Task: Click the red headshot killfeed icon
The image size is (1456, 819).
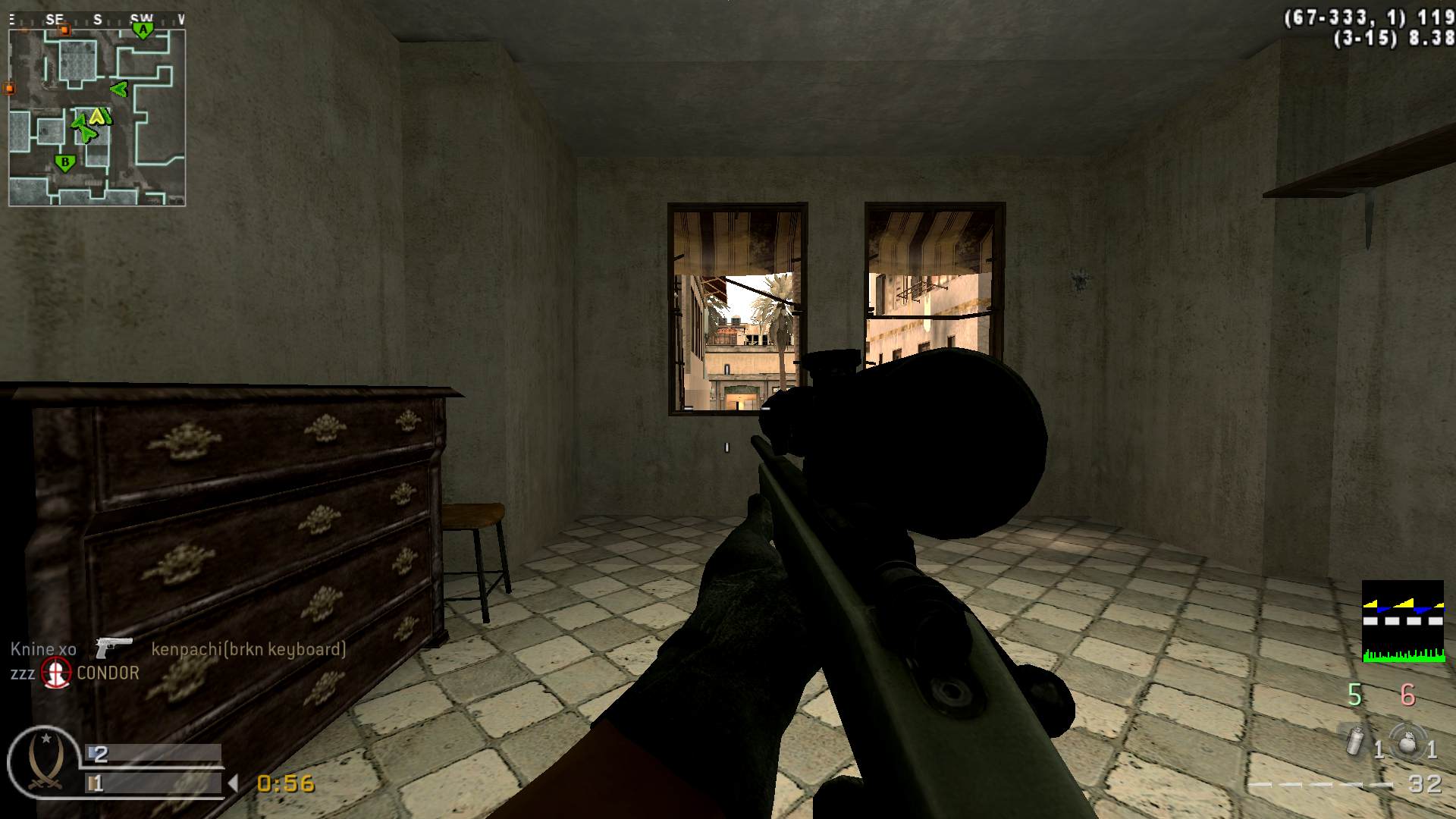Action: click(x=55, y=673)
